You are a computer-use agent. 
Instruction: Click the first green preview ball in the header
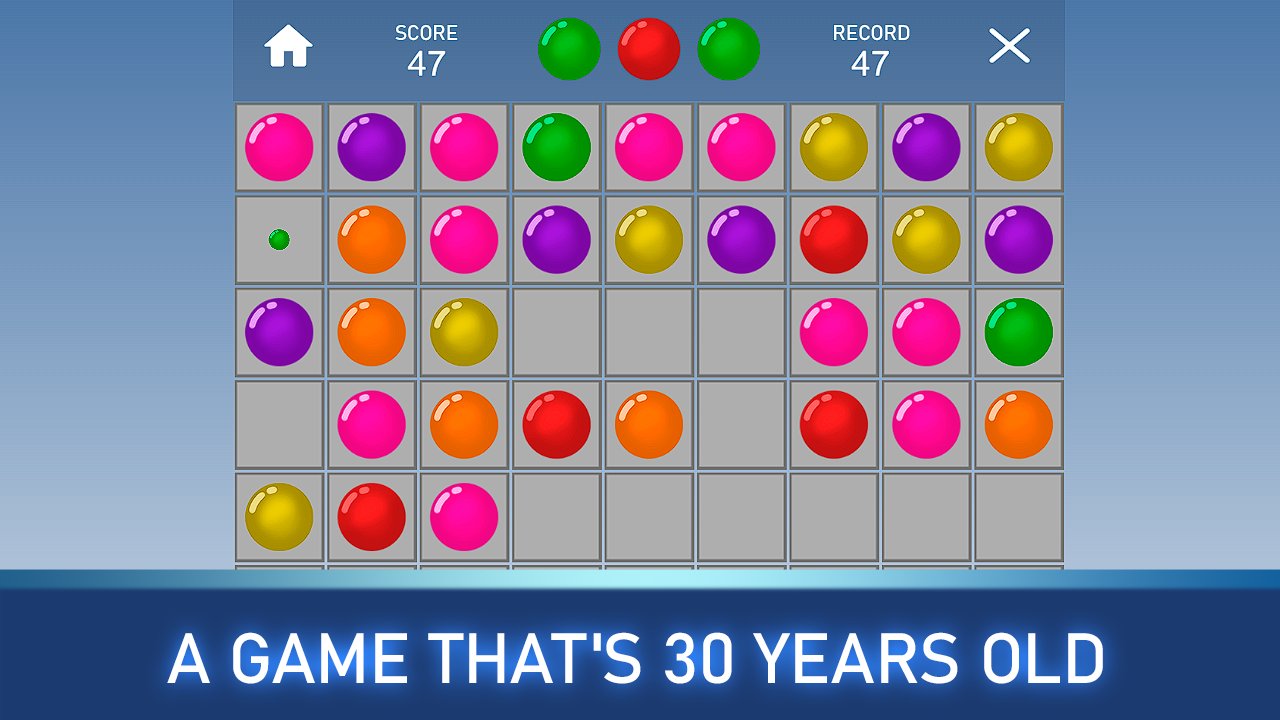569,48
